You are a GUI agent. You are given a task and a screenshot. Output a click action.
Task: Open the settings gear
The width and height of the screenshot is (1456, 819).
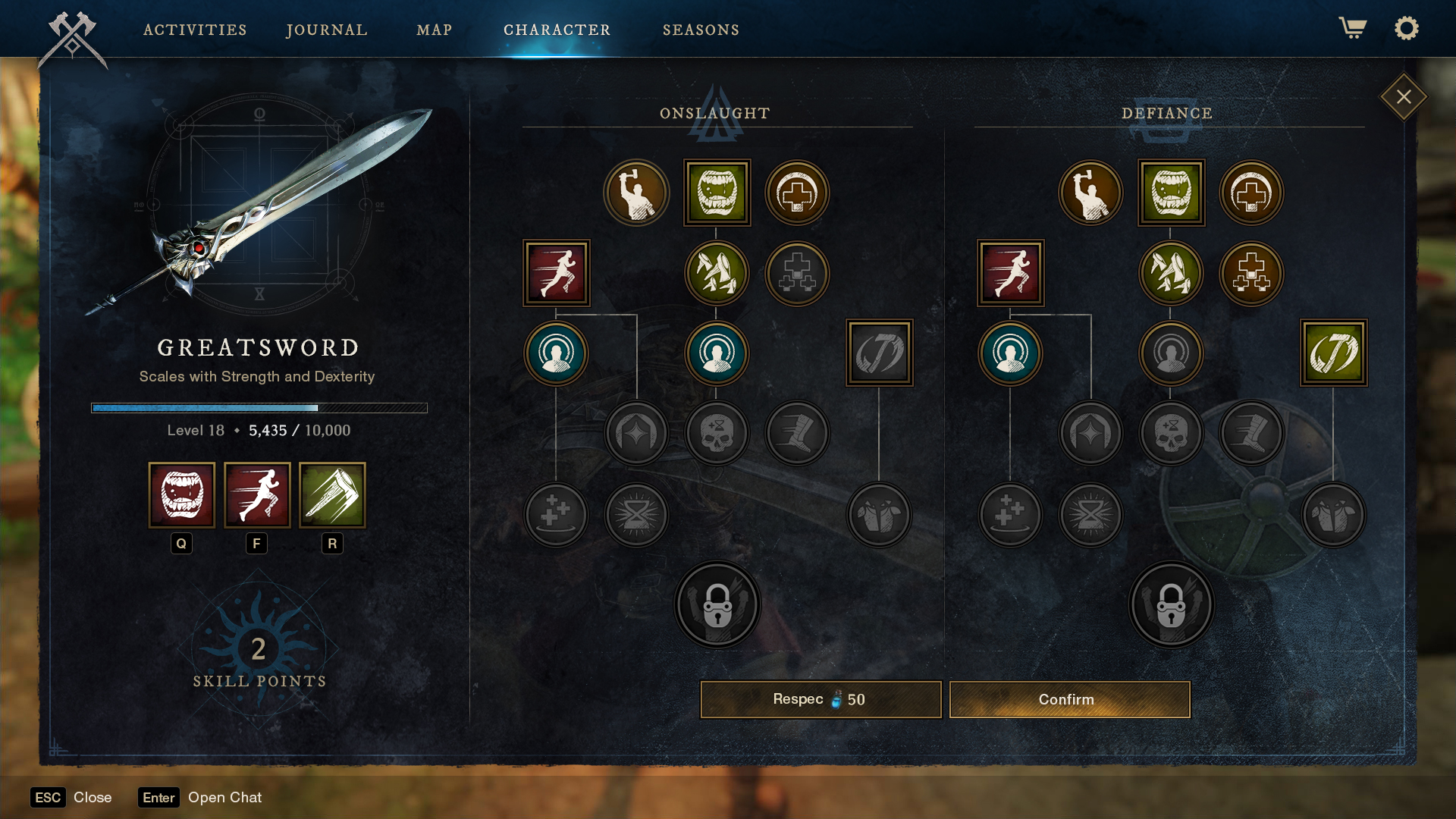pos(1406,28)
